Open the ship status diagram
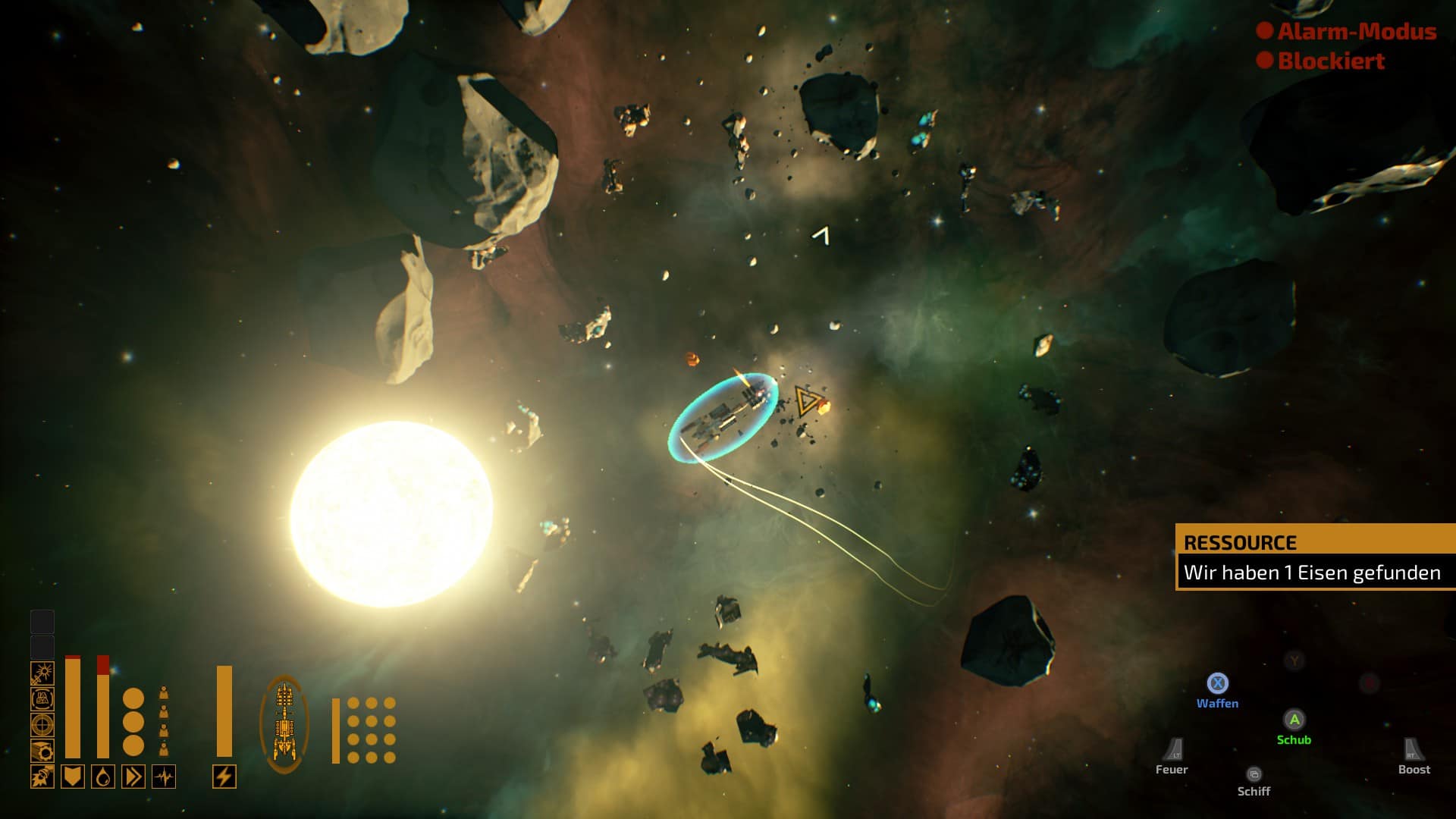Image resolution: width=1456 pixels, height=819 pixels. click(x=284, y=724)
